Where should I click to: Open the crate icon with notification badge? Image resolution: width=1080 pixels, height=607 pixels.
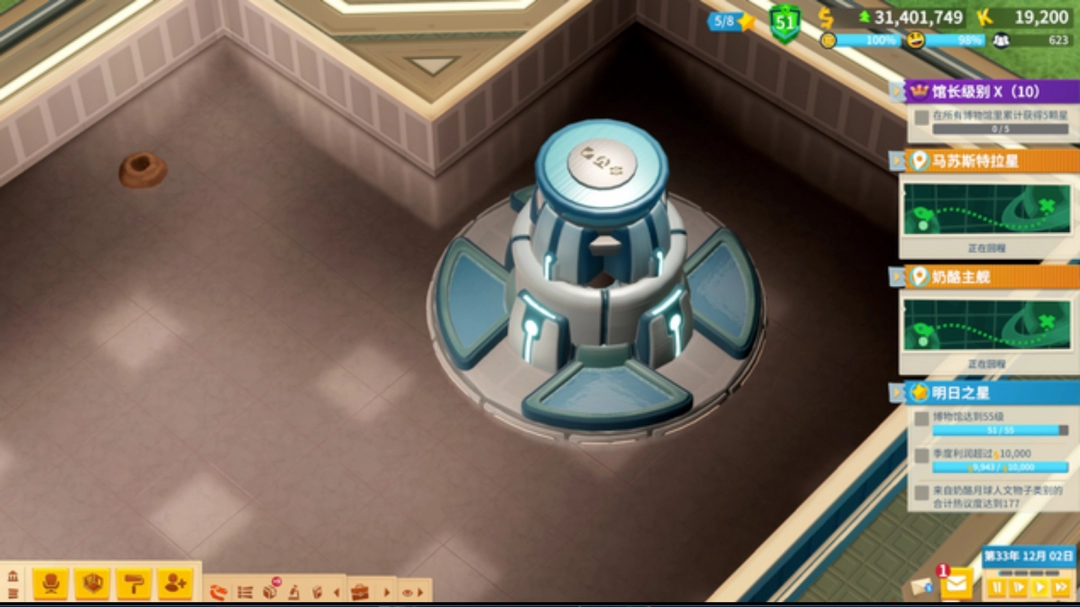[x=270, y=591]
